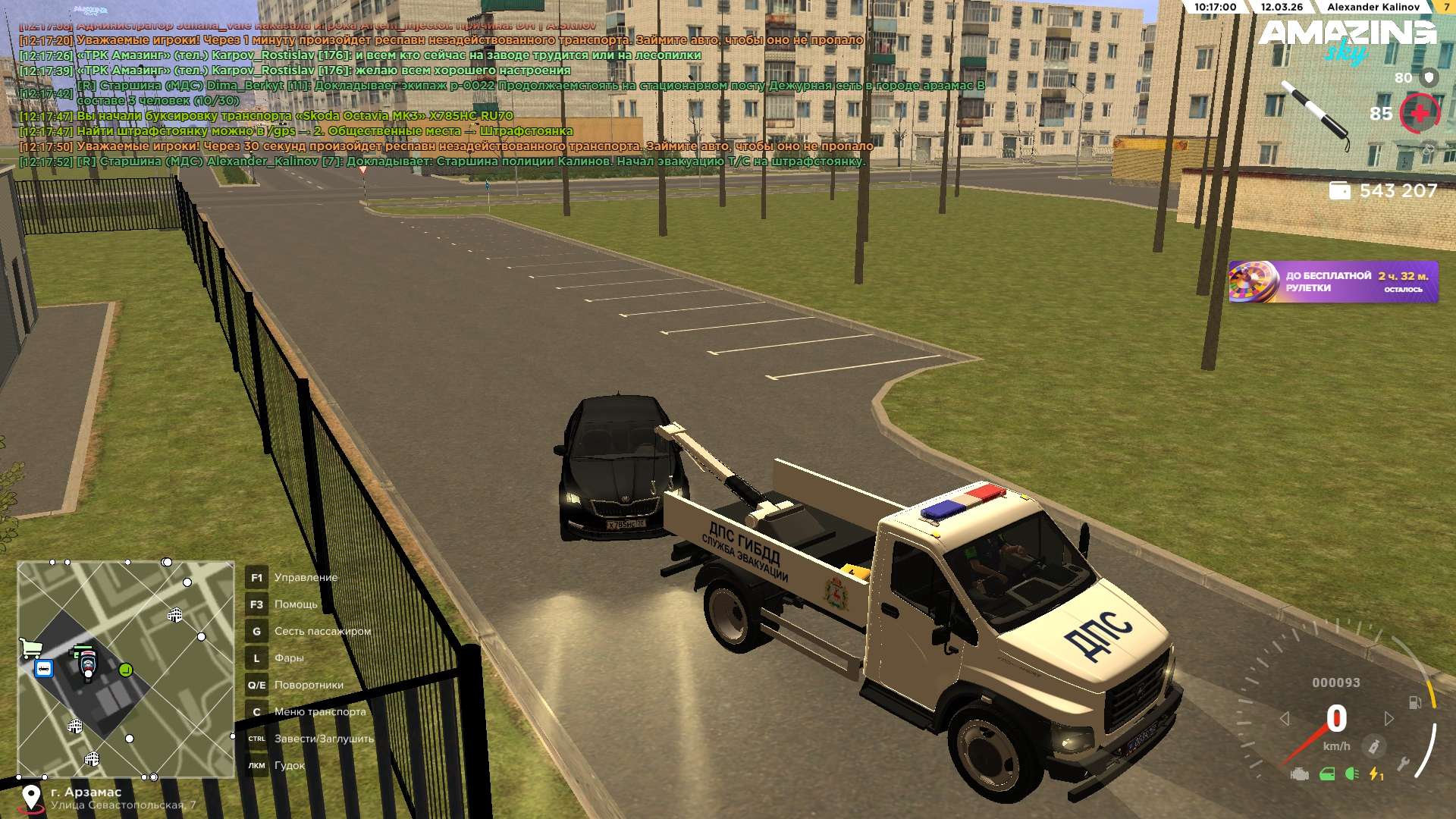
Task: Click the wallet money icon
Action: tap(1339, 191)
